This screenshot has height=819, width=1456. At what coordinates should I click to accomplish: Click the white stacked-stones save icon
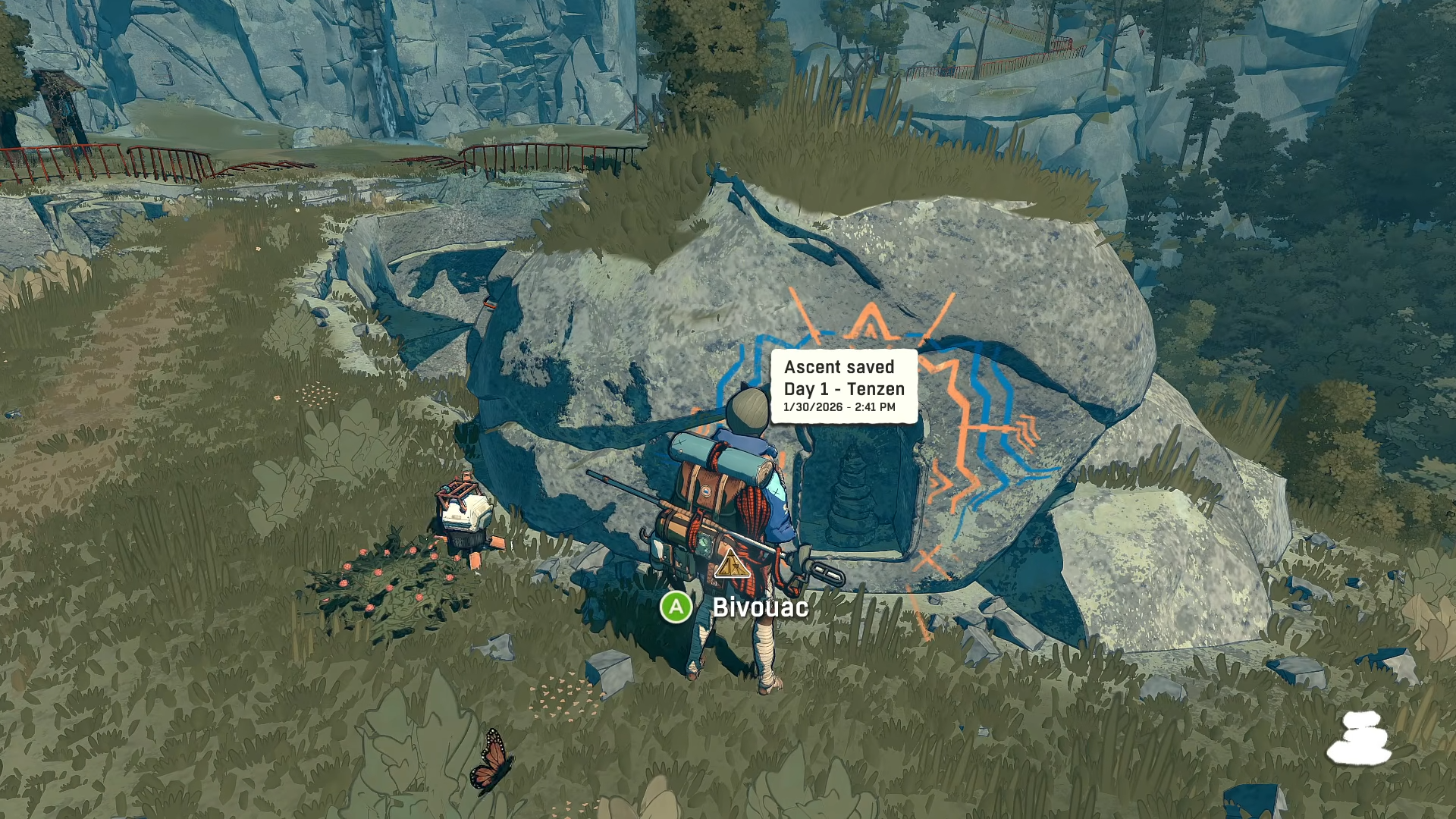click(1360, 737)
